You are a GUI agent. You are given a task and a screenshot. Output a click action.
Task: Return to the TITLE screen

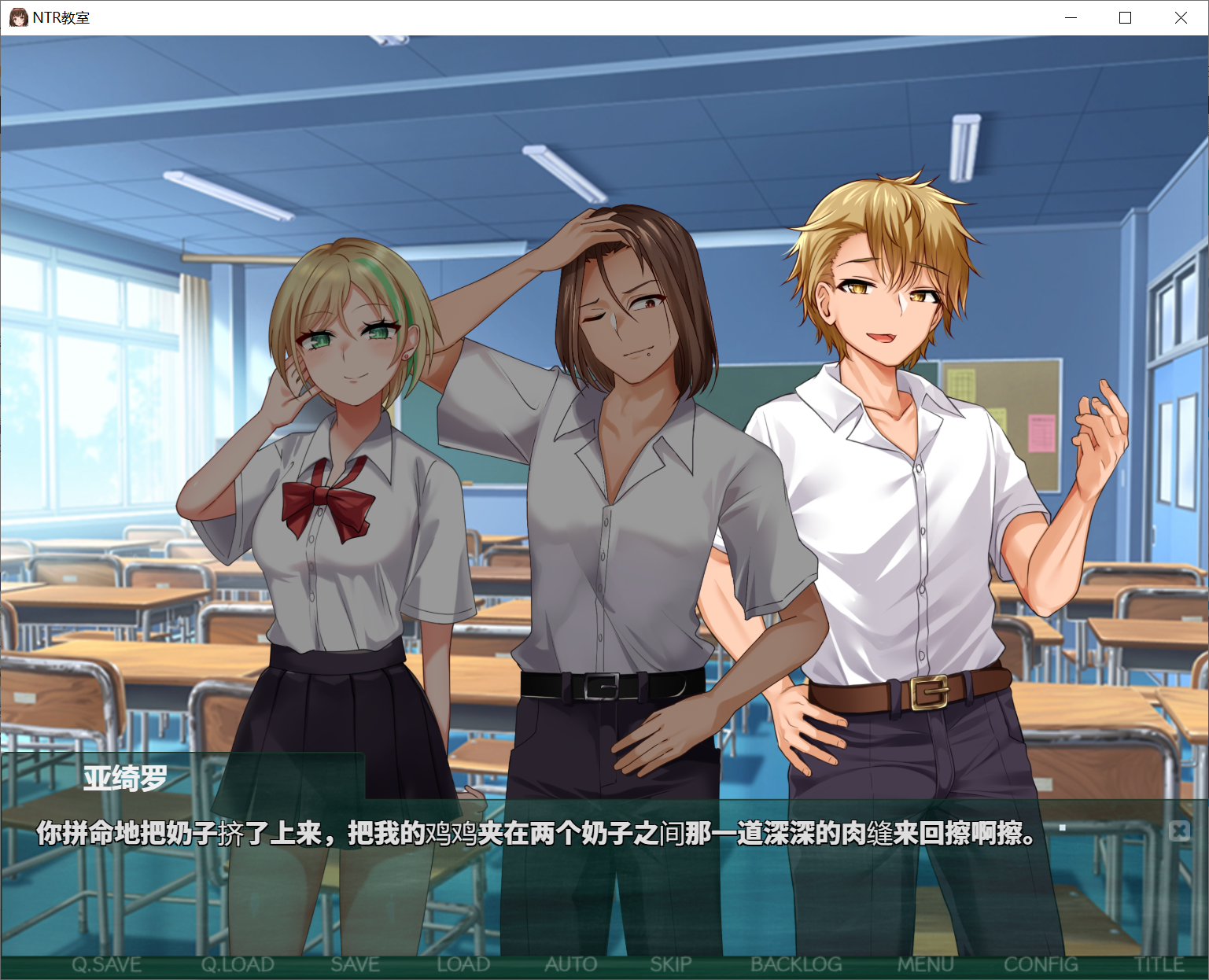pos(1159,964)
